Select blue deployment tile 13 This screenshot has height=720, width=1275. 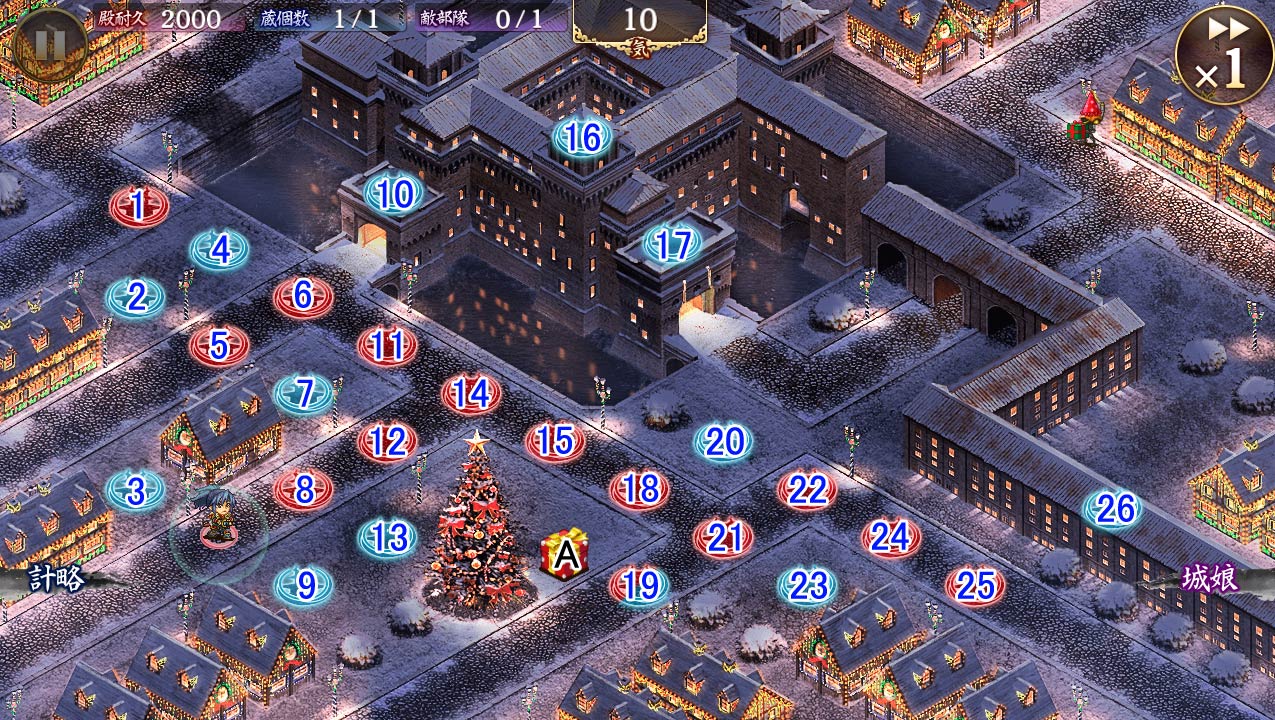[x=388, y=538]
